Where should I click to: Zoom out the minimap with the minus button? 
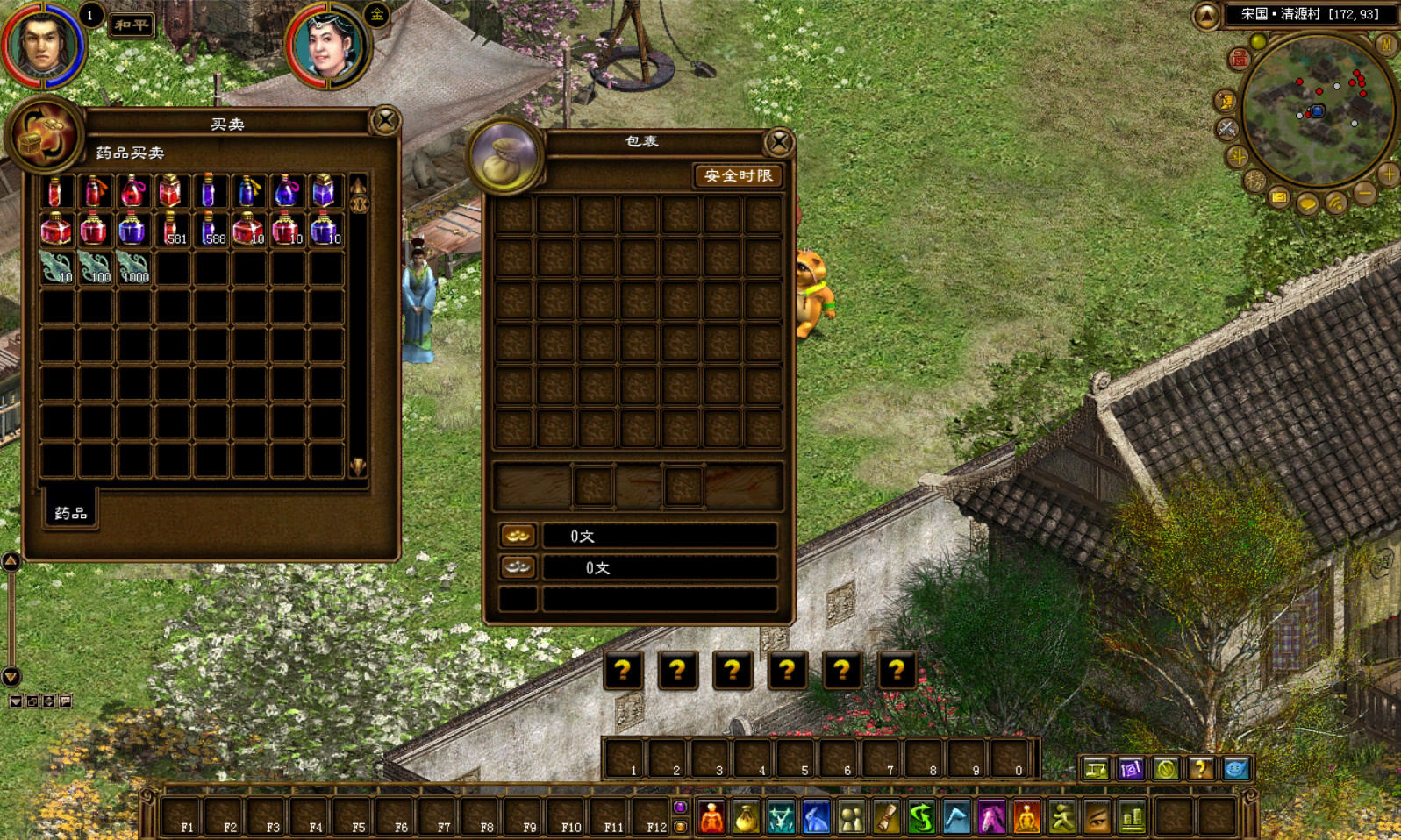[x=1364, y=192]
